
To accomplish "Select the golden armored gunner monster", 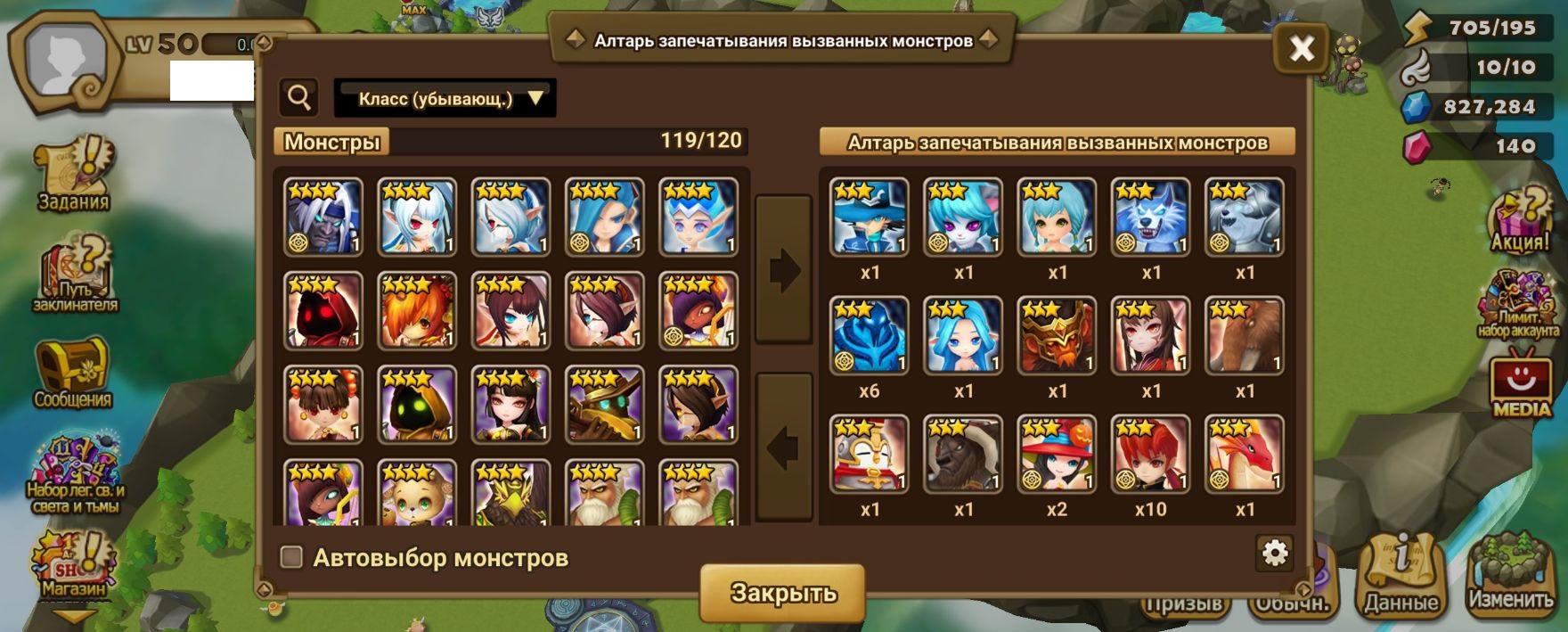I will 604,405.
